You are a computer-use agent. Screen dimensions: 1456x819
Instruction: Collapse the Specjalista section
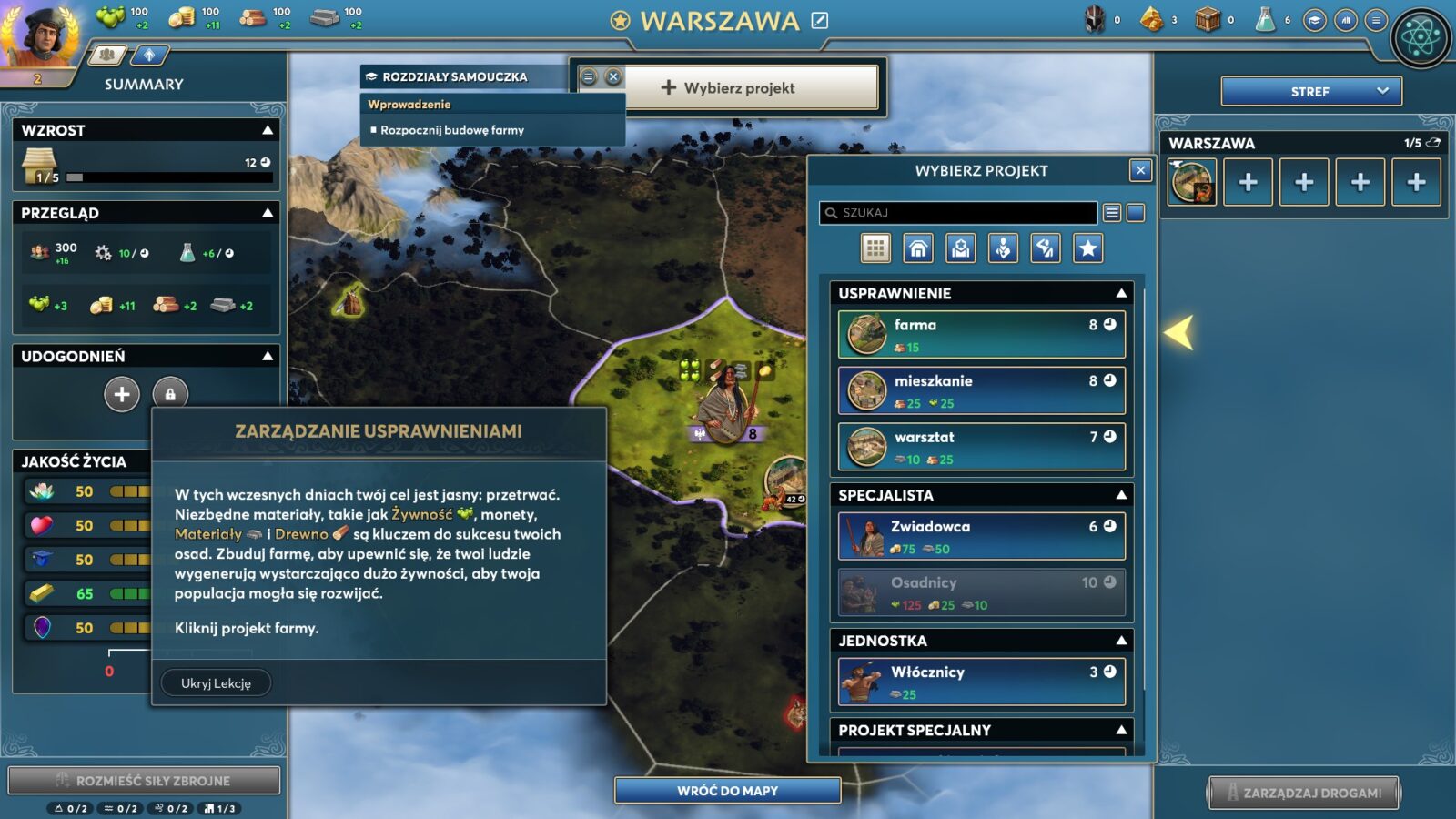click(1121, 495)
